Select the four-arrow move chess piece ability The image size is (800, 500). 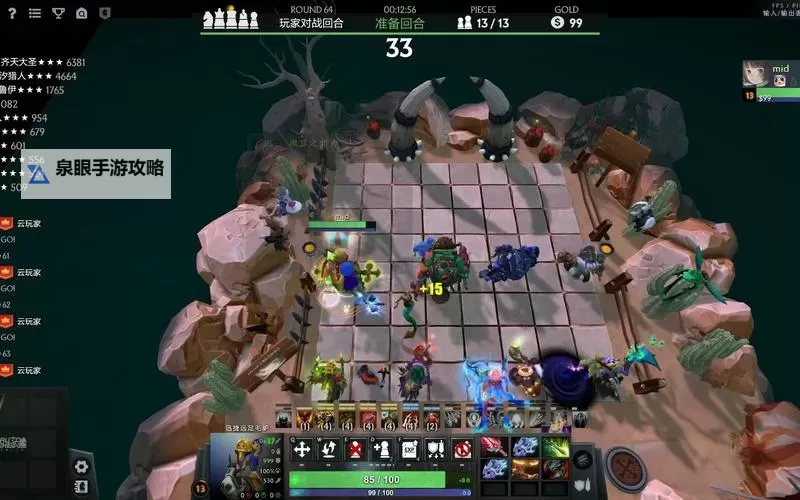[x=302, y=450]
